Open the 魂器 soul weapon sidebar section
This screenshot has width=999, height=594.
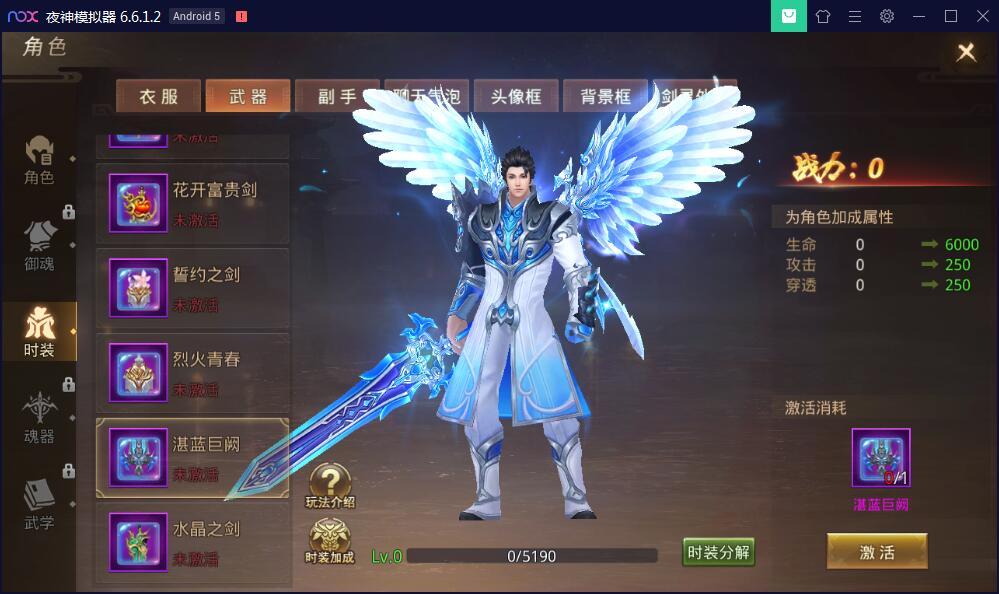point(40,418)
